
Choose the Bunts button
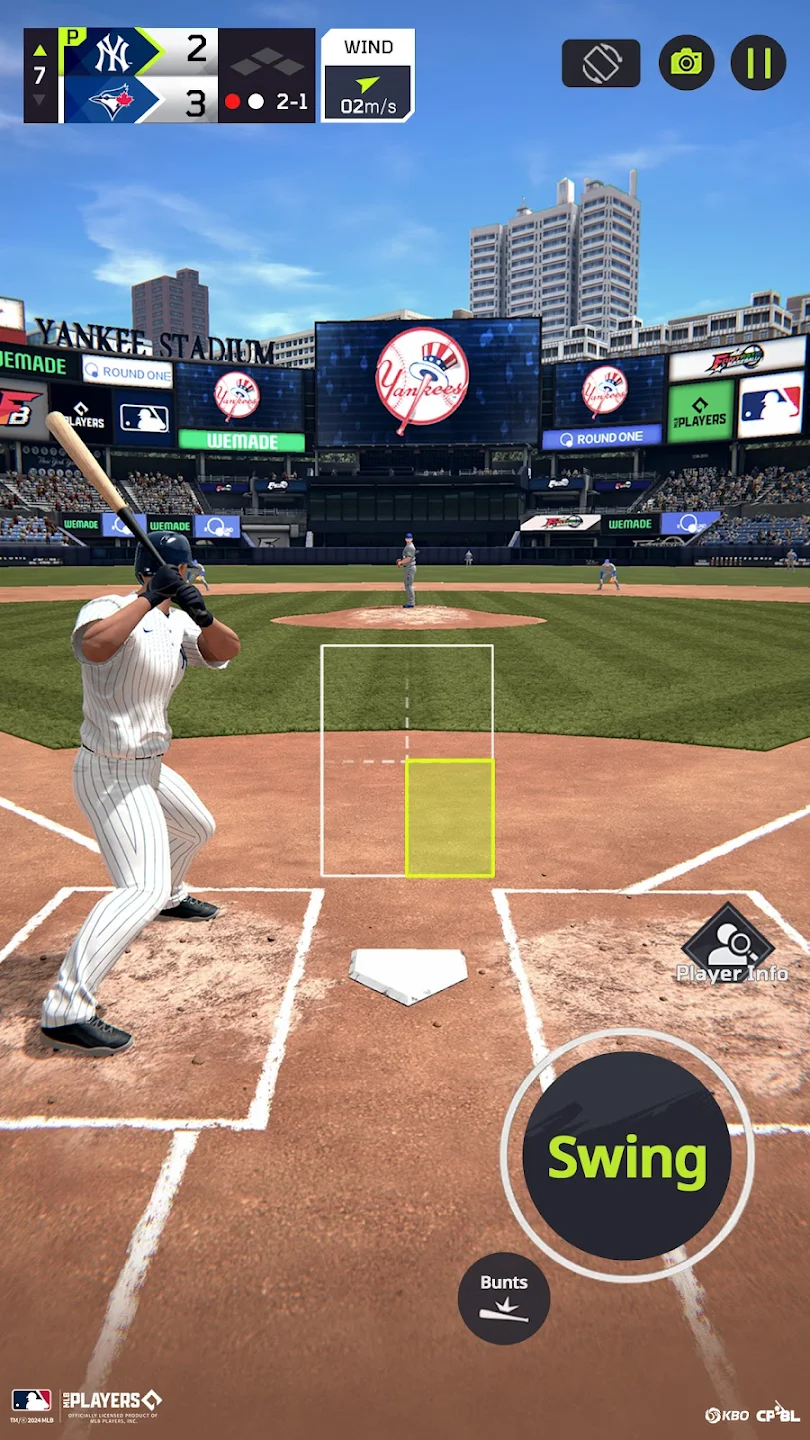click(504, 1298)
